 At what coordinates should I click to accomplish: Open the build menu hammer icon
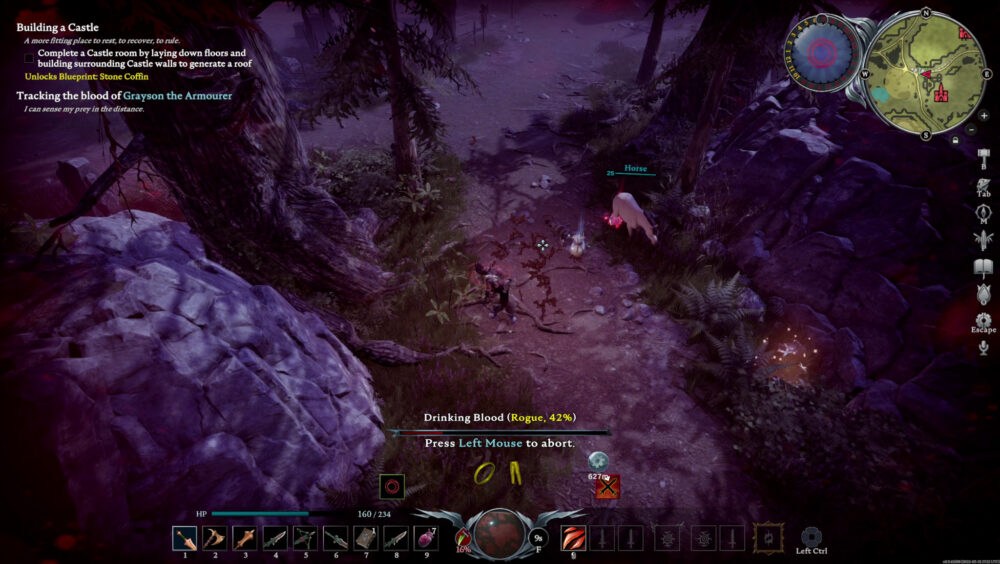point(982,158)
